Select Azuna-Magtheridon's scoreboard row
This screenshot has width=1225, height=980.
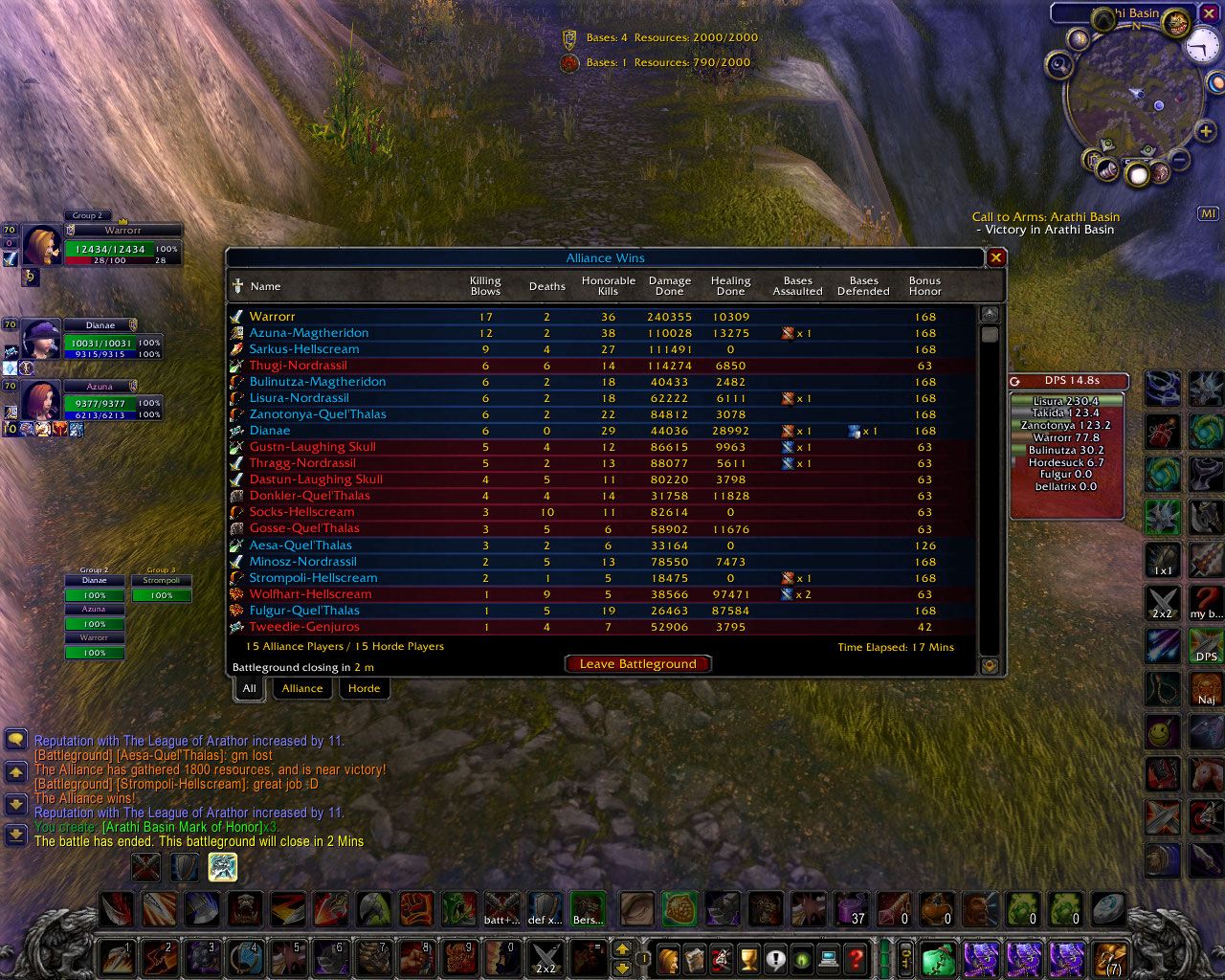309,333
